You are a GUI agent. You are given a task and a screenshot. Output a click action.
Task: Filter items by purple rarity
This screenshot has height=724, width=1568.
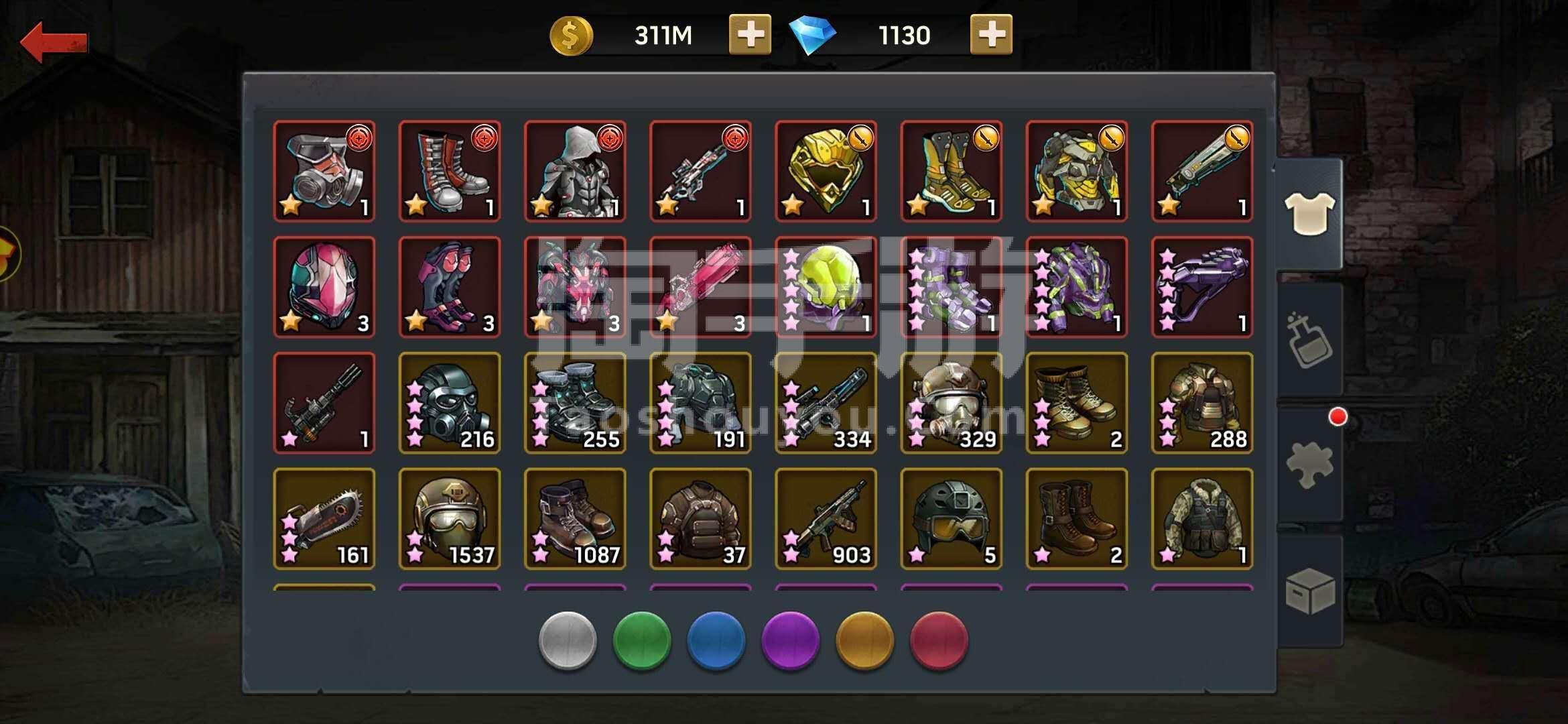click(791, 640)
